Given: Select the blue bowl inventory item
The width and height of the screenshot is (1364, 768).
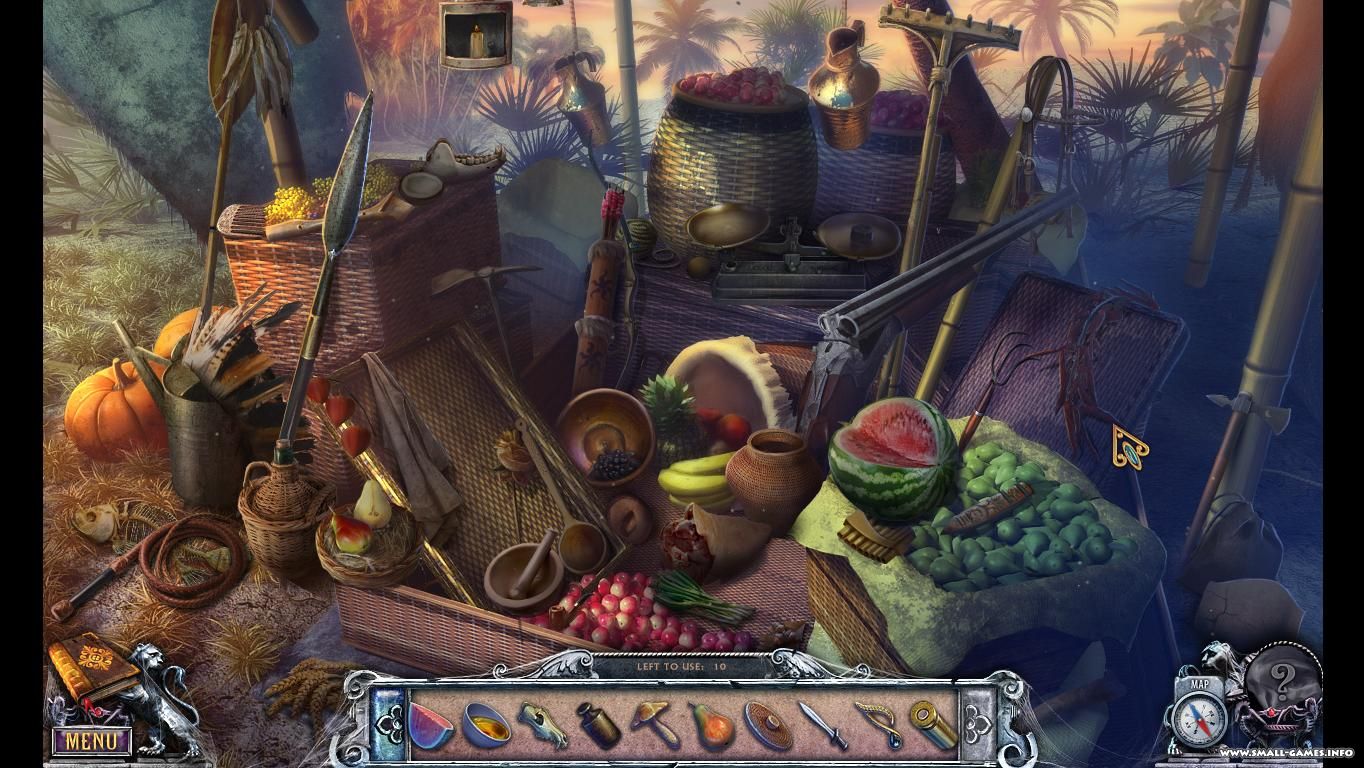Looking at the screenshot, I should (487, 724).
